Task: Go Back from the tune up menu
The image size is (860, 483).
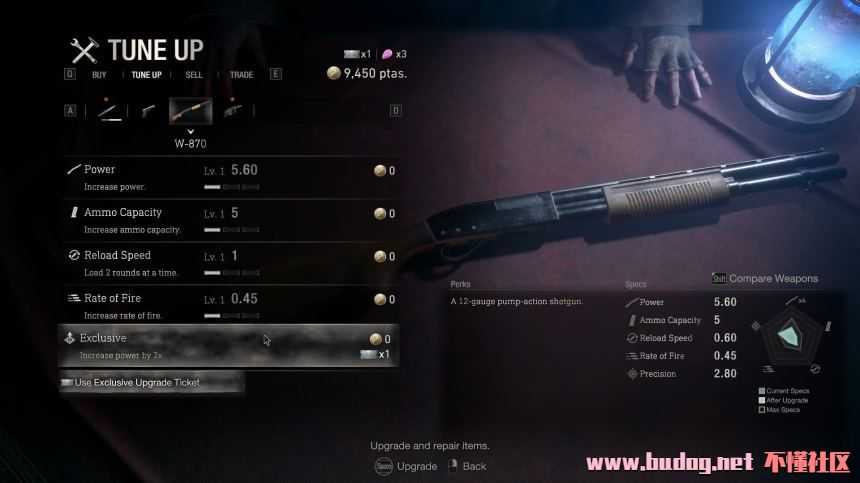Action: coord(474,466)
